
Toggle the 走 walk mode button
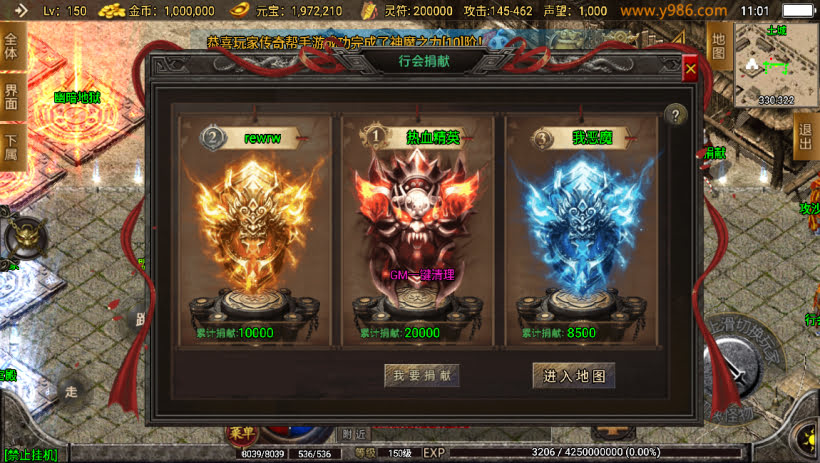[70, 391]
